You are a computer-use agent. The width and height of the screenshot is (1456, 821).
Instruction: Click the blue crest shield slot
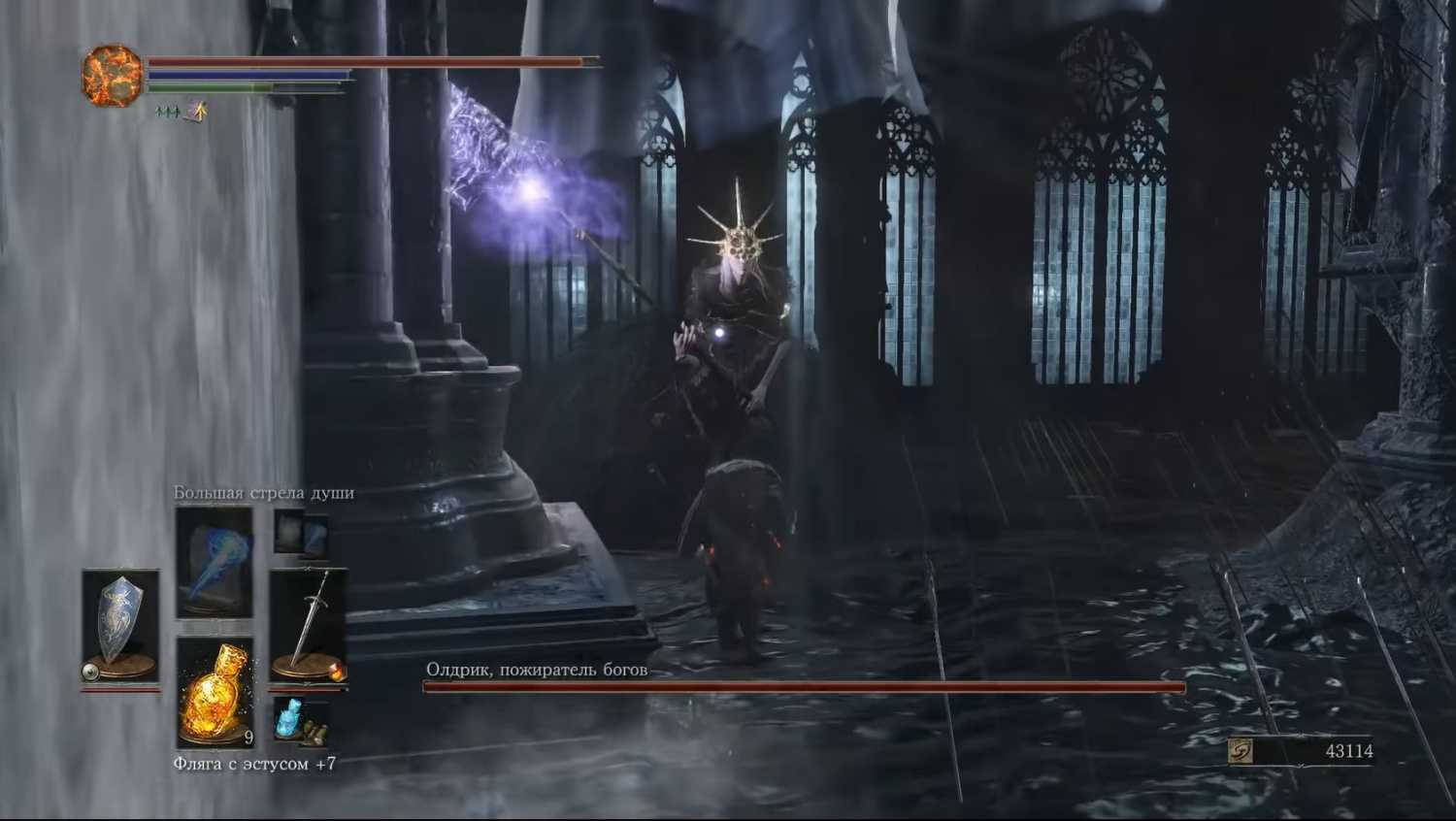pos(120,623)
